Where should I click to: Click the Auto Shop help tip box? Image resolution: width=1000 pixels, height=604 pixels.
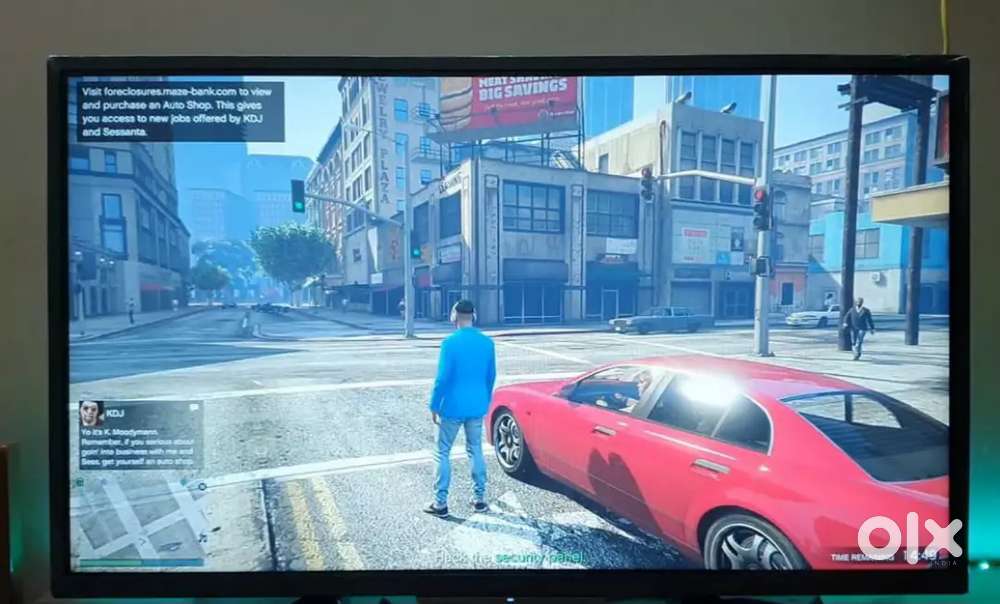tap(180, 111)
